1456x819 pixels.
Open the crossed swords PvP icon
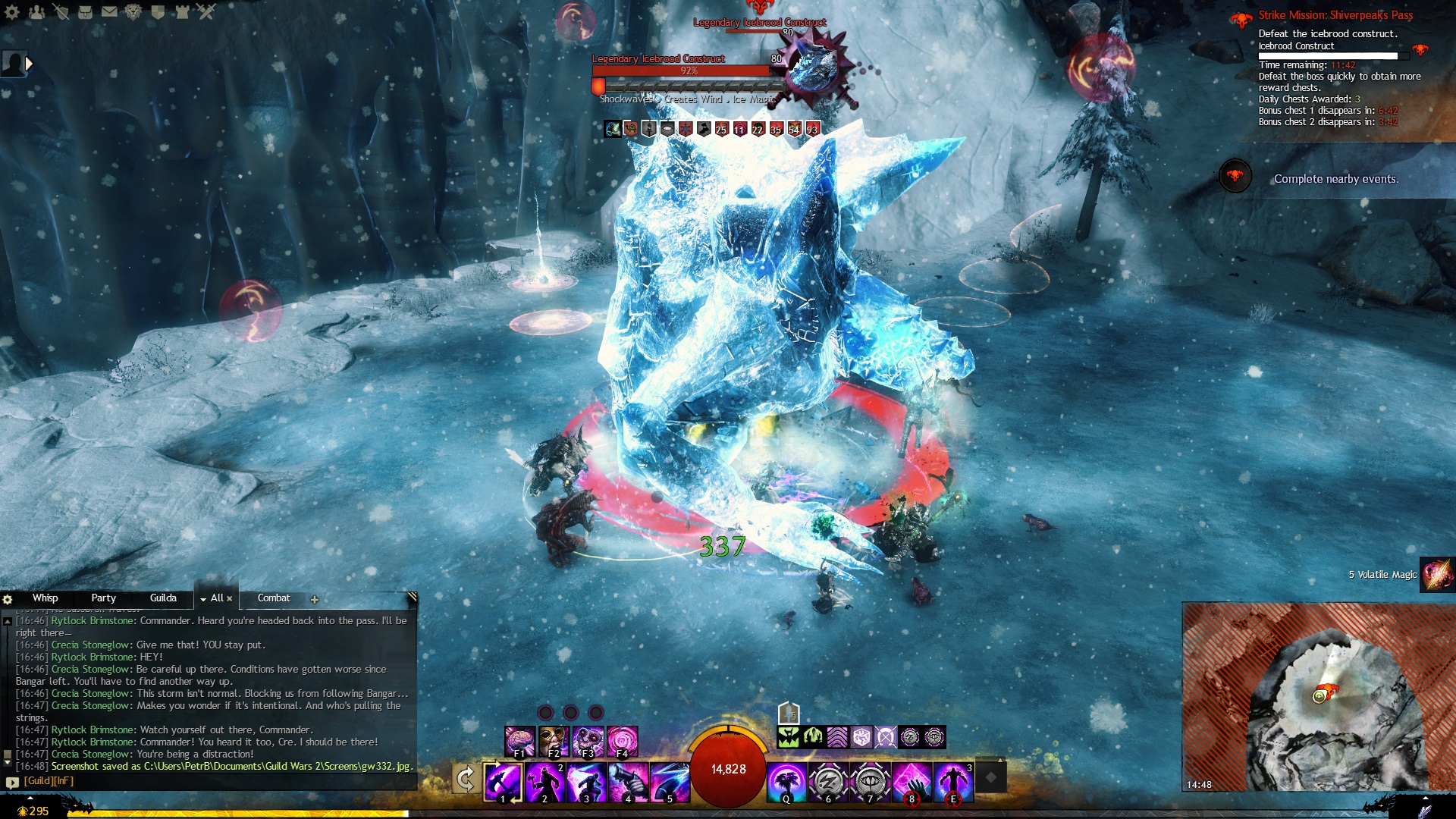206,12
